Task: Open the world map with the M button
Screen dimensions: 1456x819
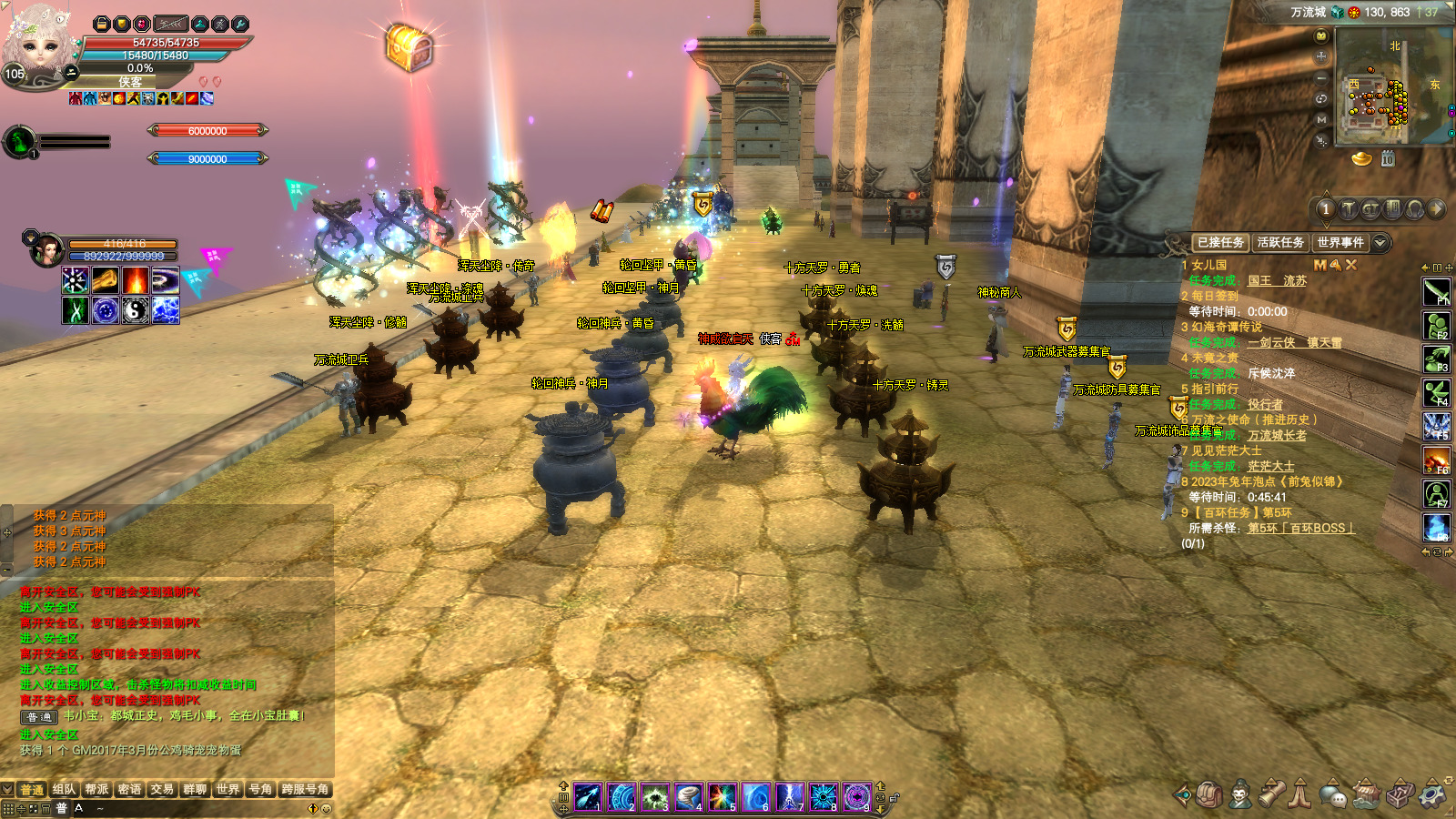Action: click(x=1321, y=119)
